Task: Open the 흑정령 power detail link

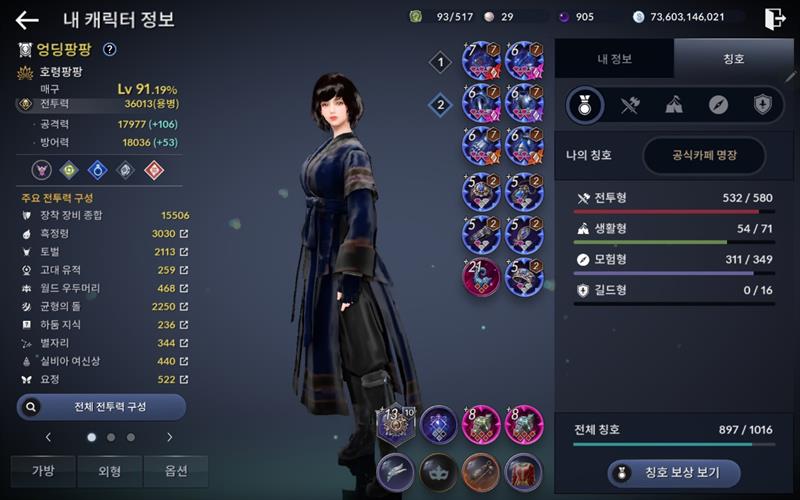Action: point(183,234)
